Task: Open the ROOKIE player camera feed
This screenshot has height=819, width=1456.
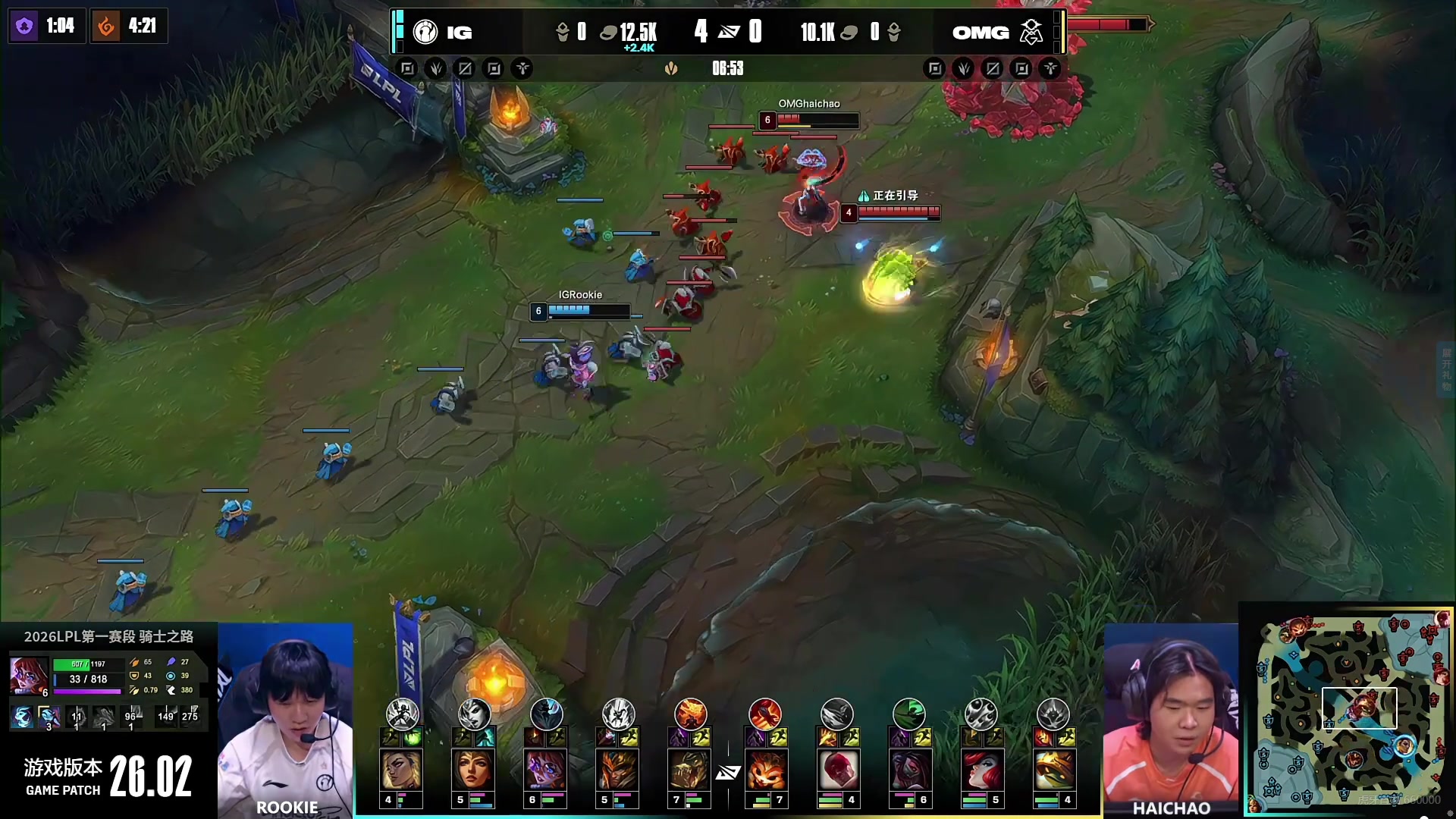Action: tap(285, 720)
